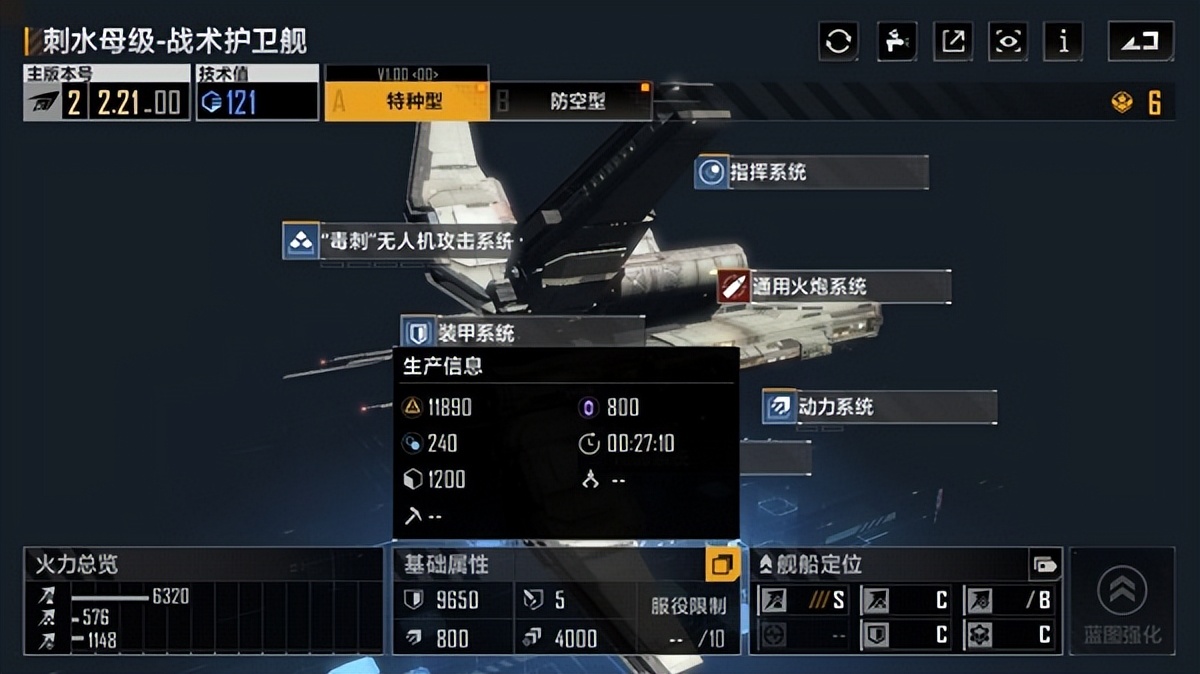Go back with the return arrow button

(1141, 41)
